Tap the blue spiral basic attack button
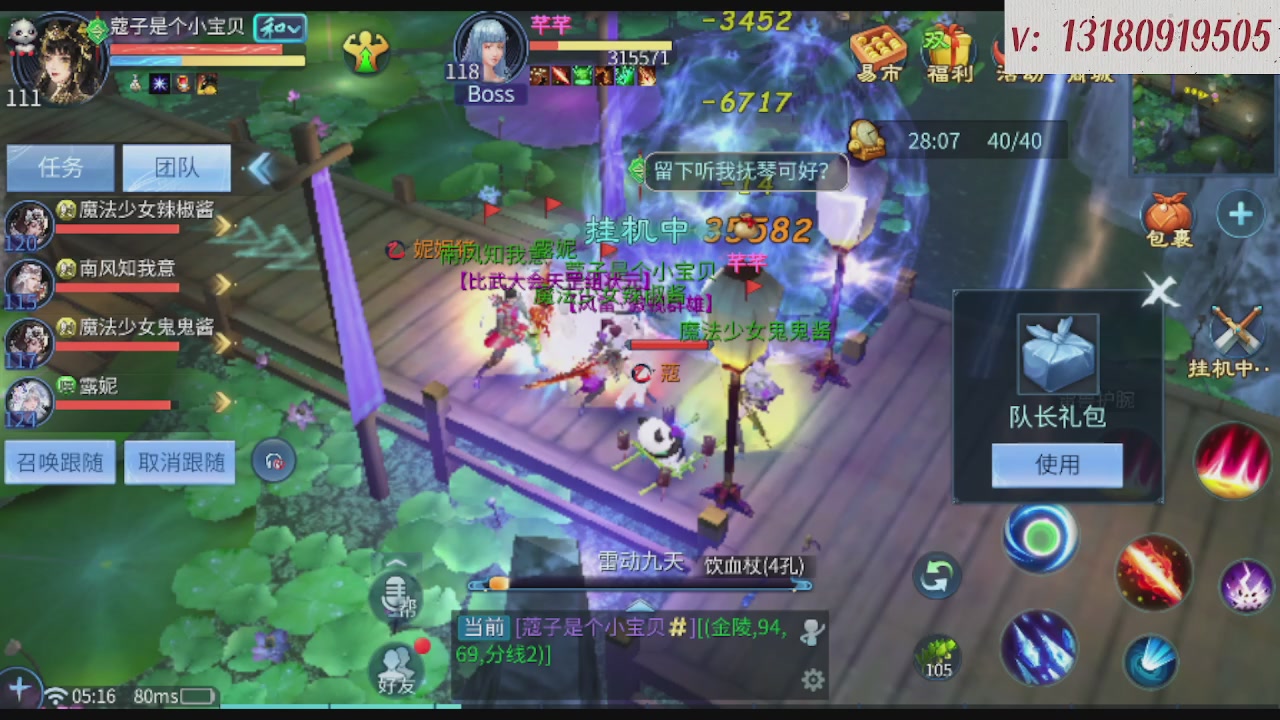The image size is (1280, 720). click(1040, 537)
